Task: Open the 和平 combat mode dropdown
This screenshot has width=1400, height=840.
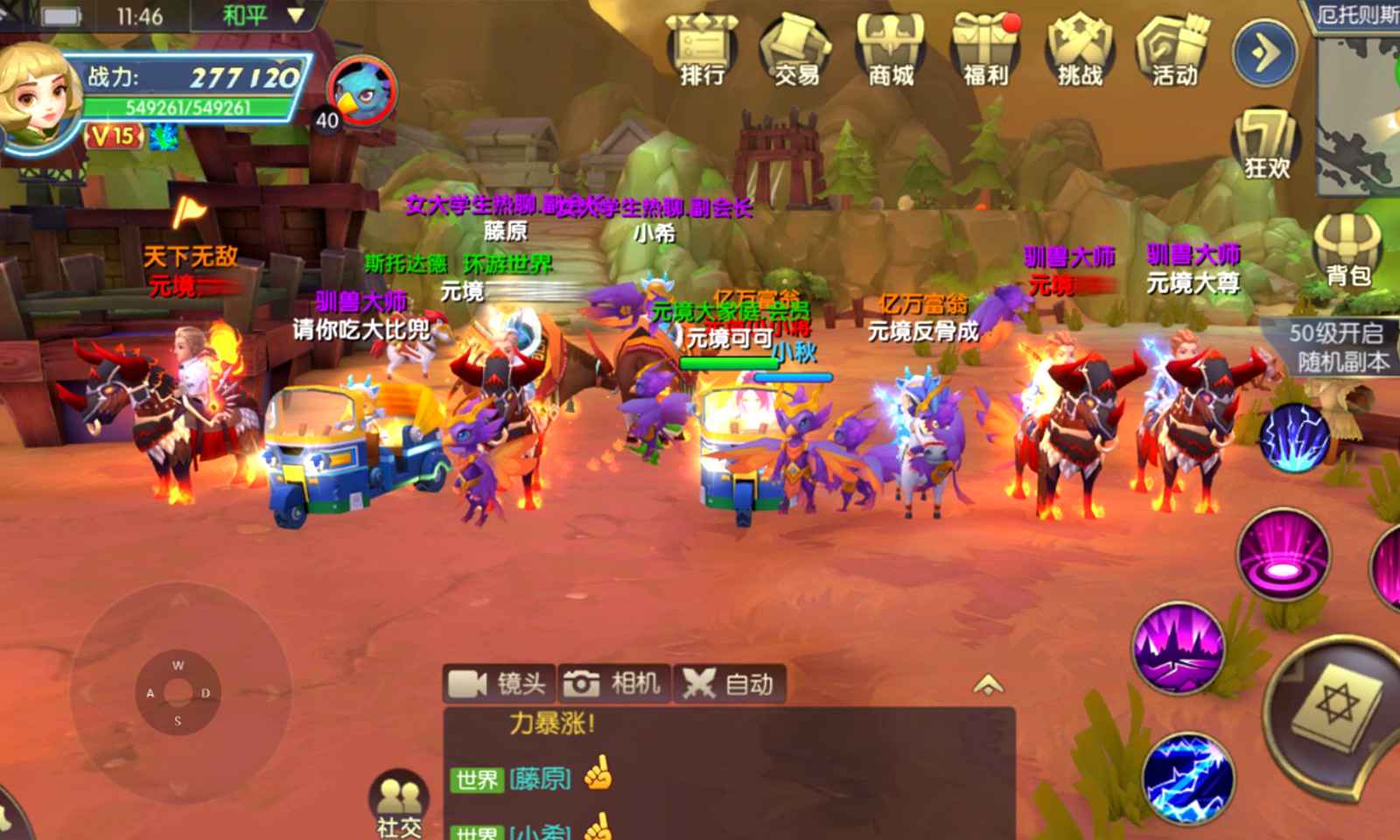Action: [261, 16]
